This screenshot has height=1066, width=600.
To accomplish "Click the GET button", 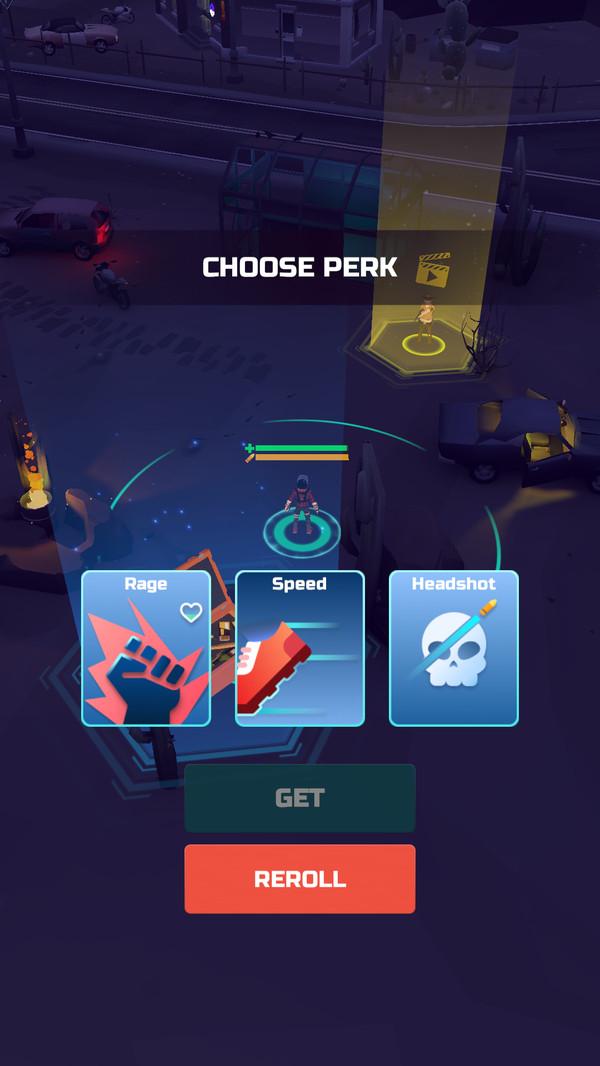I will (299, 798).
